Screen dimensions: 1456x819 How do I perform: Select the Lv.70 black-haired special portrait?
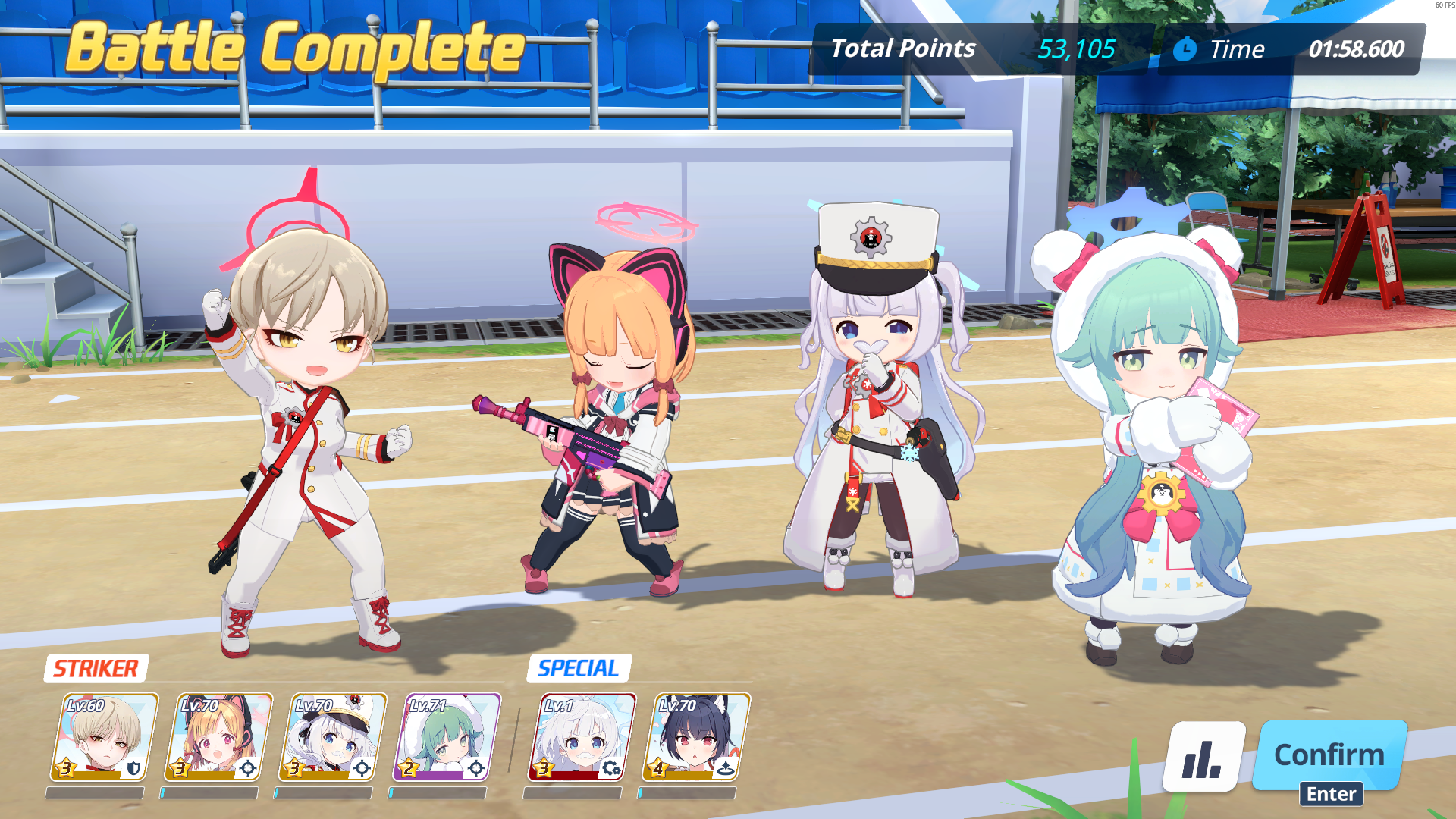pyautogui.click(x=696, y=737)
